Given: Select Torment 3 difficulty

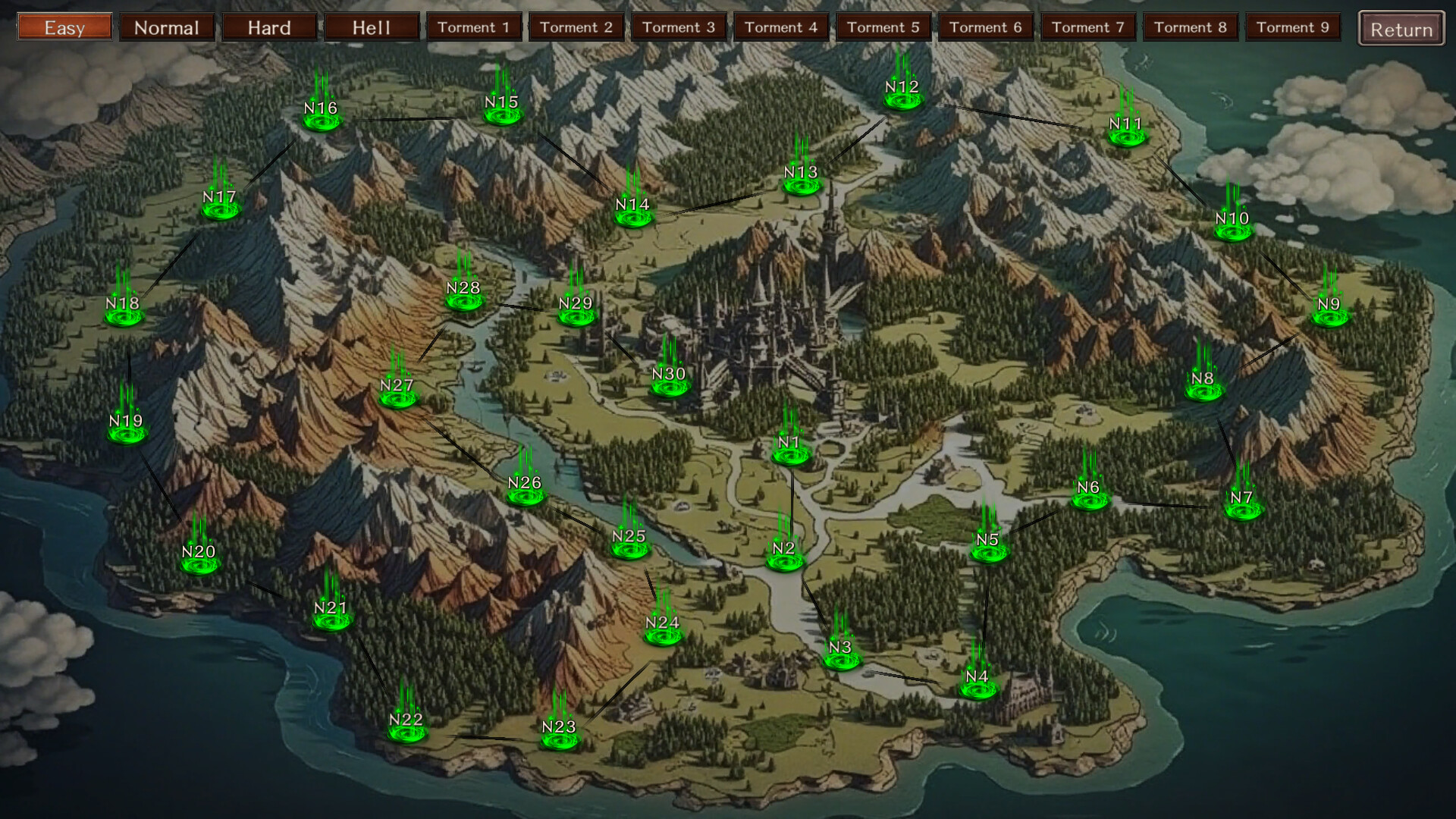Looking at the screenshot, I should (x=679, y=28).
